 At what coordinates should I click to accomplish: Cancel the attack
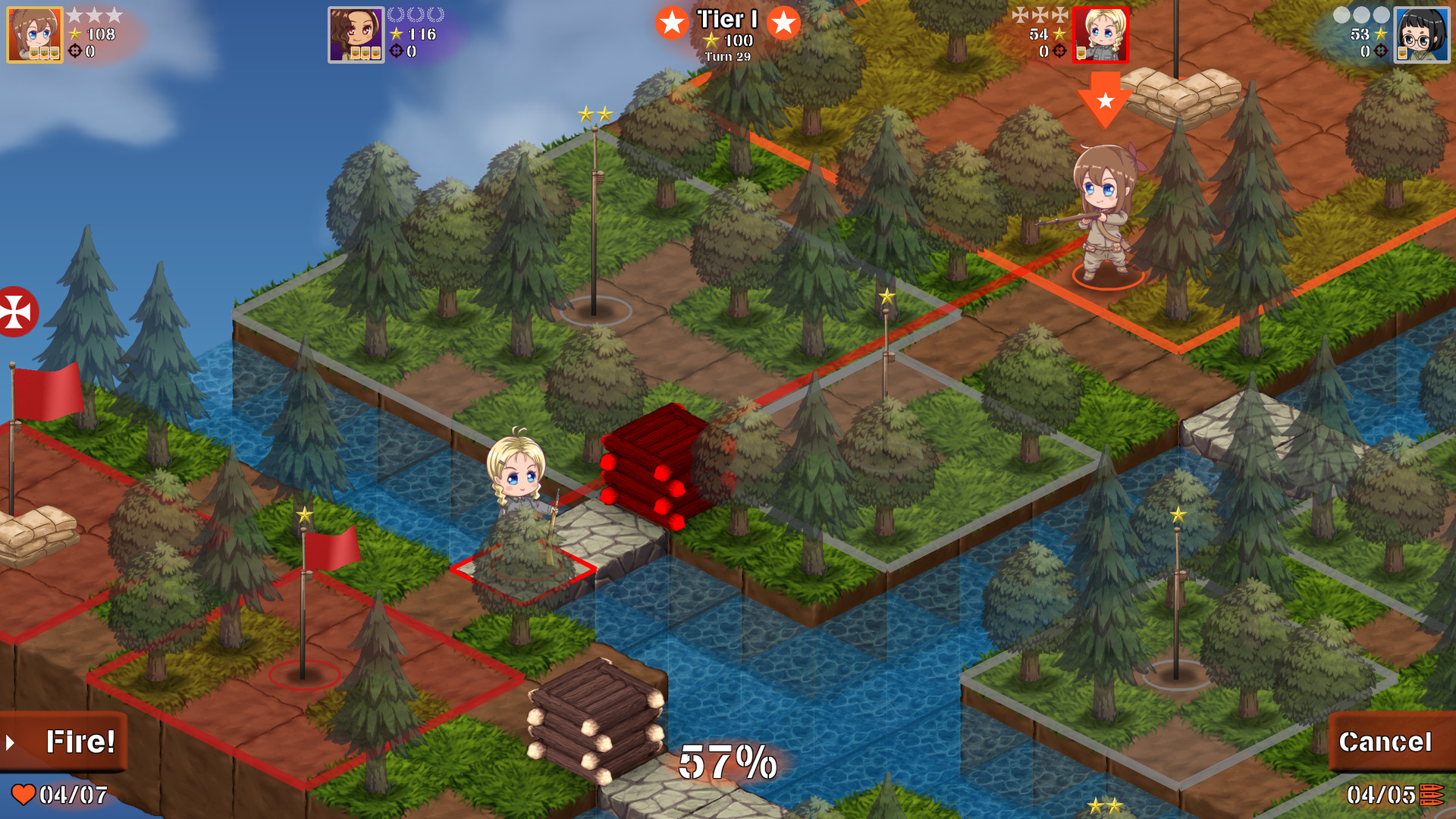pyautogui.click(x=1385, y=742)
